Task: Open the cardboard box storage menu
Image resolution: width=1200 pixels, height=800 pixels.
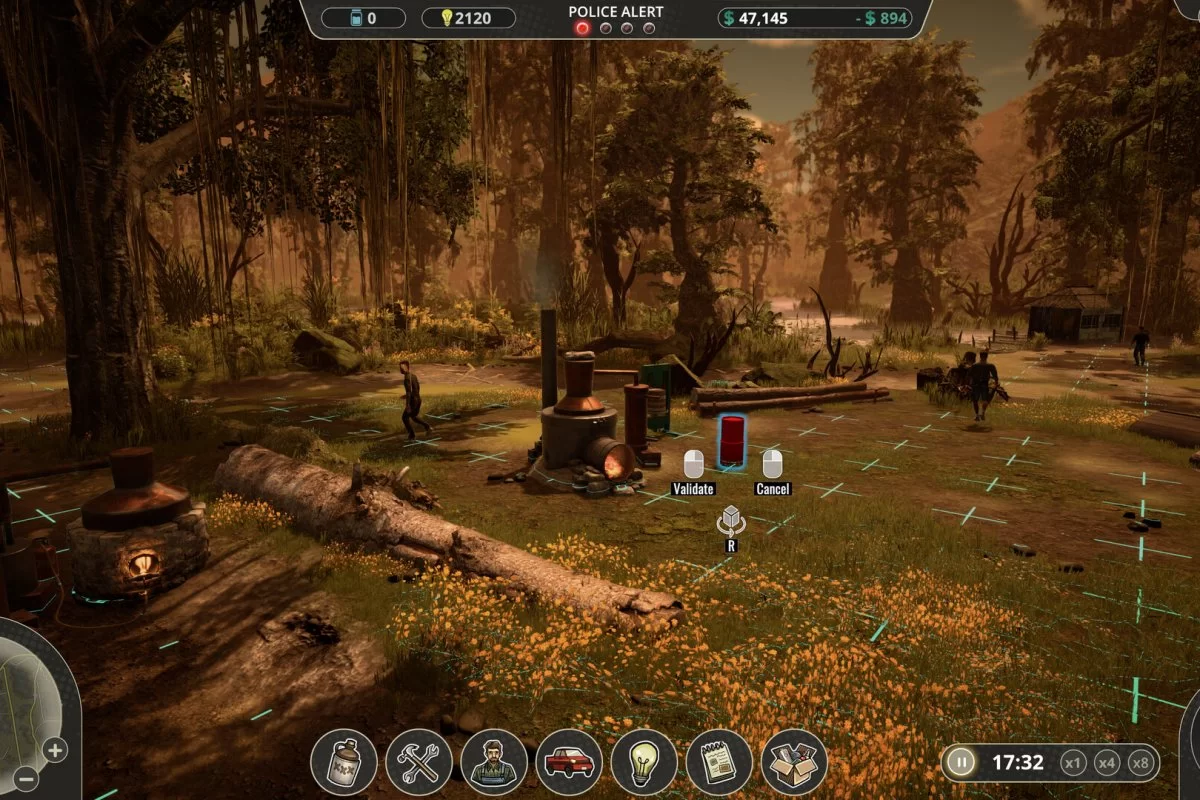Action: 794,762
